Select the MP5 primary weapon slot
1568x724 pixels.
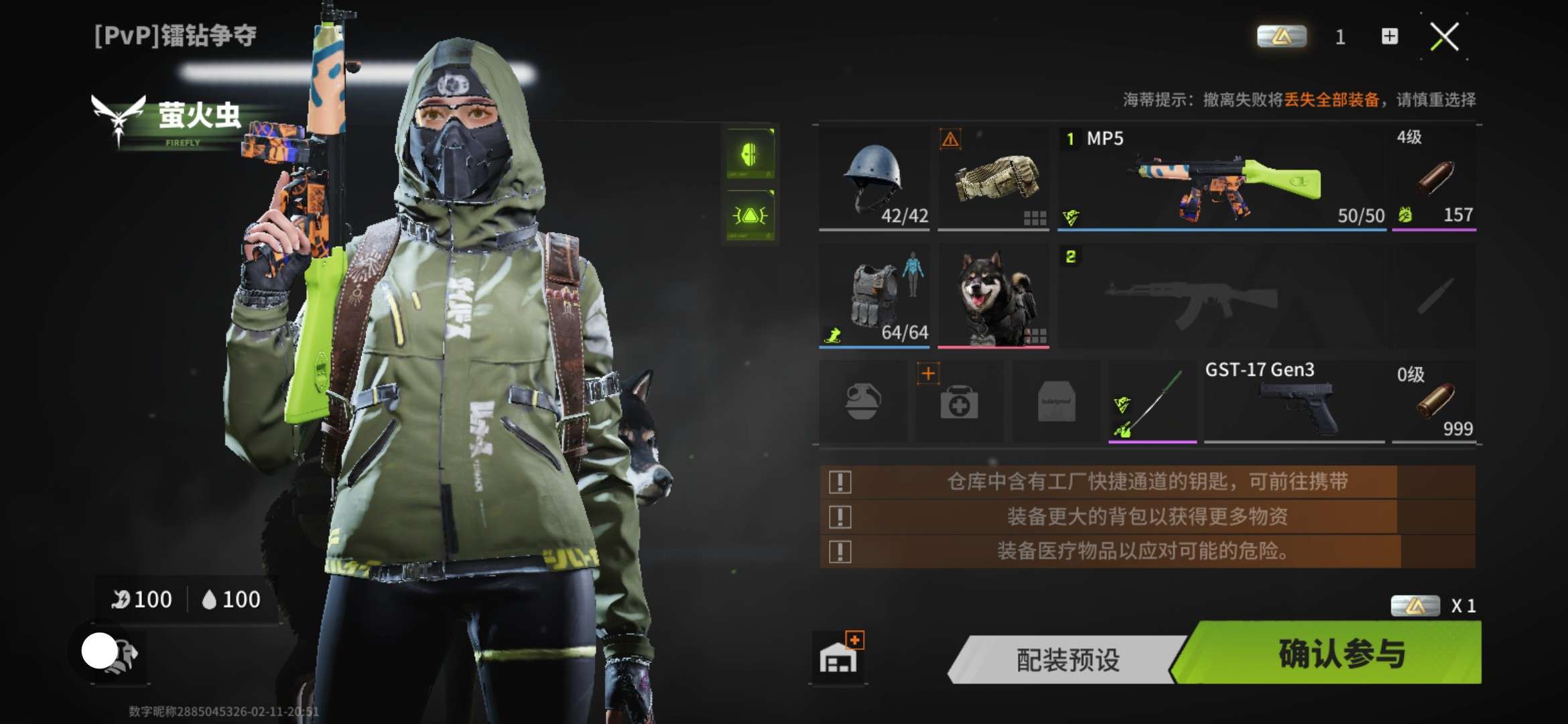click(x=1222, y=178)
